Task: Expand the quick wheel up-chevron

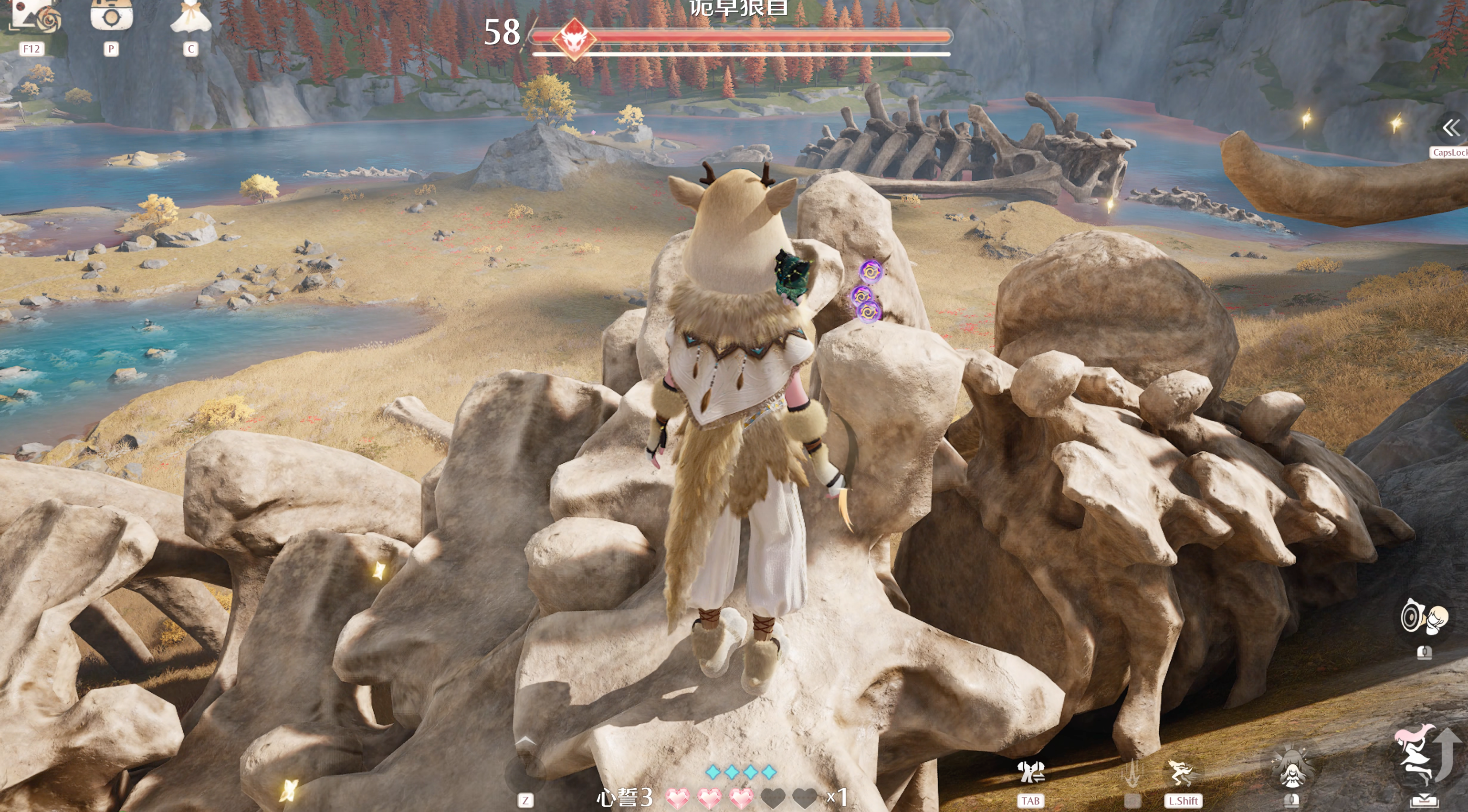Action: [x=525, y=741]
